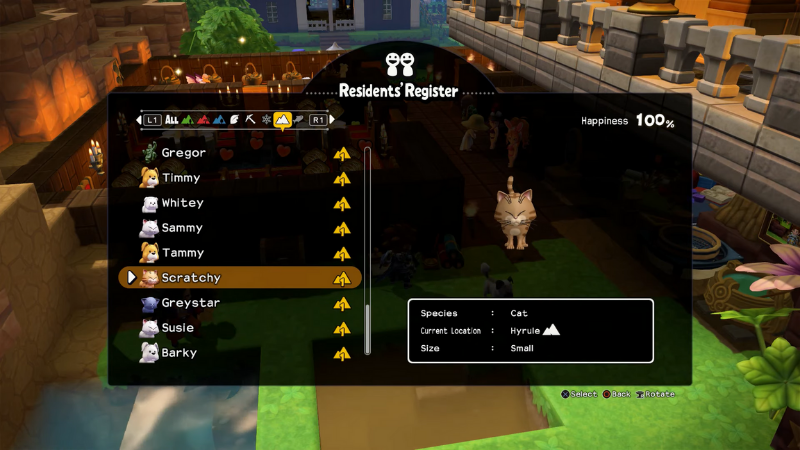This screenshot has width=800, height=450.
Task: Choose the snowflake filter tab
Action: click(x=266, y=120)
